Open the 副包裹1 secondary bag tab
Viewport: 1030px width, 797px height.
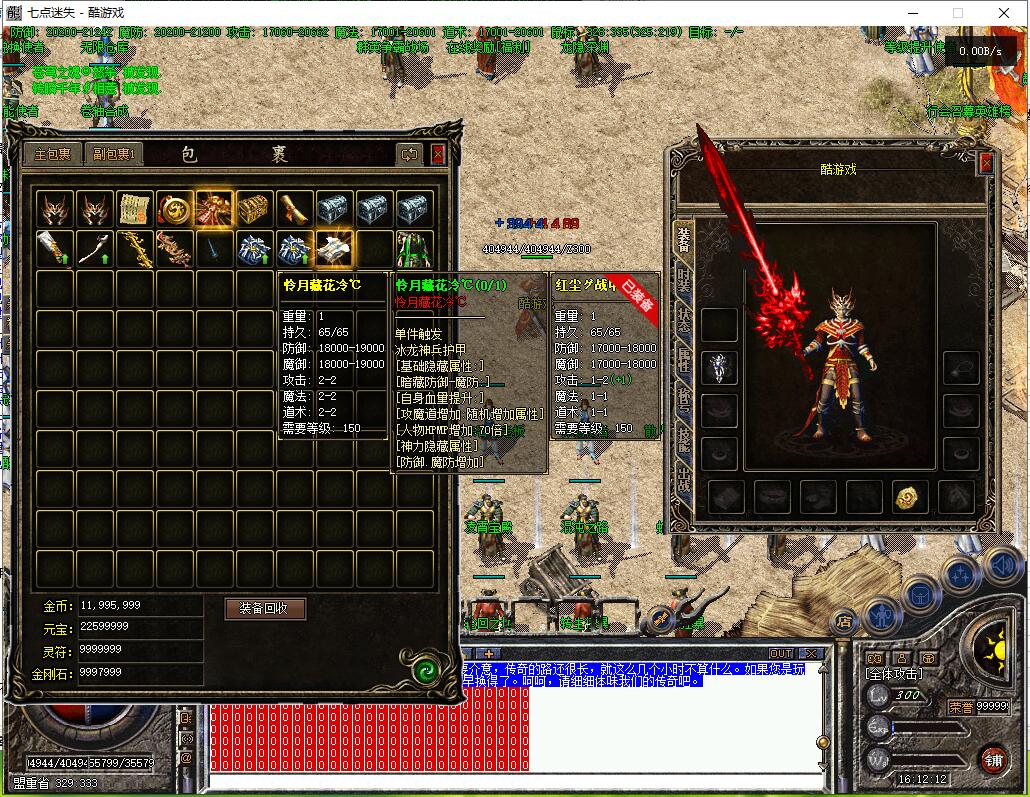click(x=114, y=154)
